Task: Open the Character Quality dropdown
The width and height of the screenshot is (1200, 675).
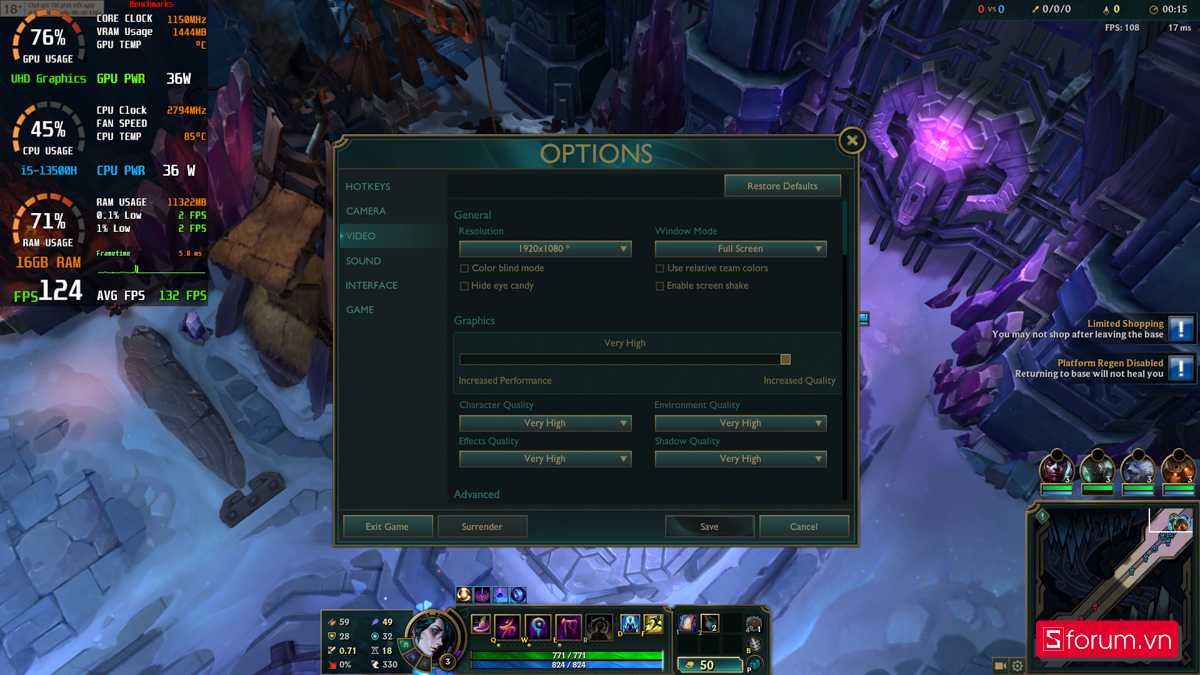Action: [545, 423]
